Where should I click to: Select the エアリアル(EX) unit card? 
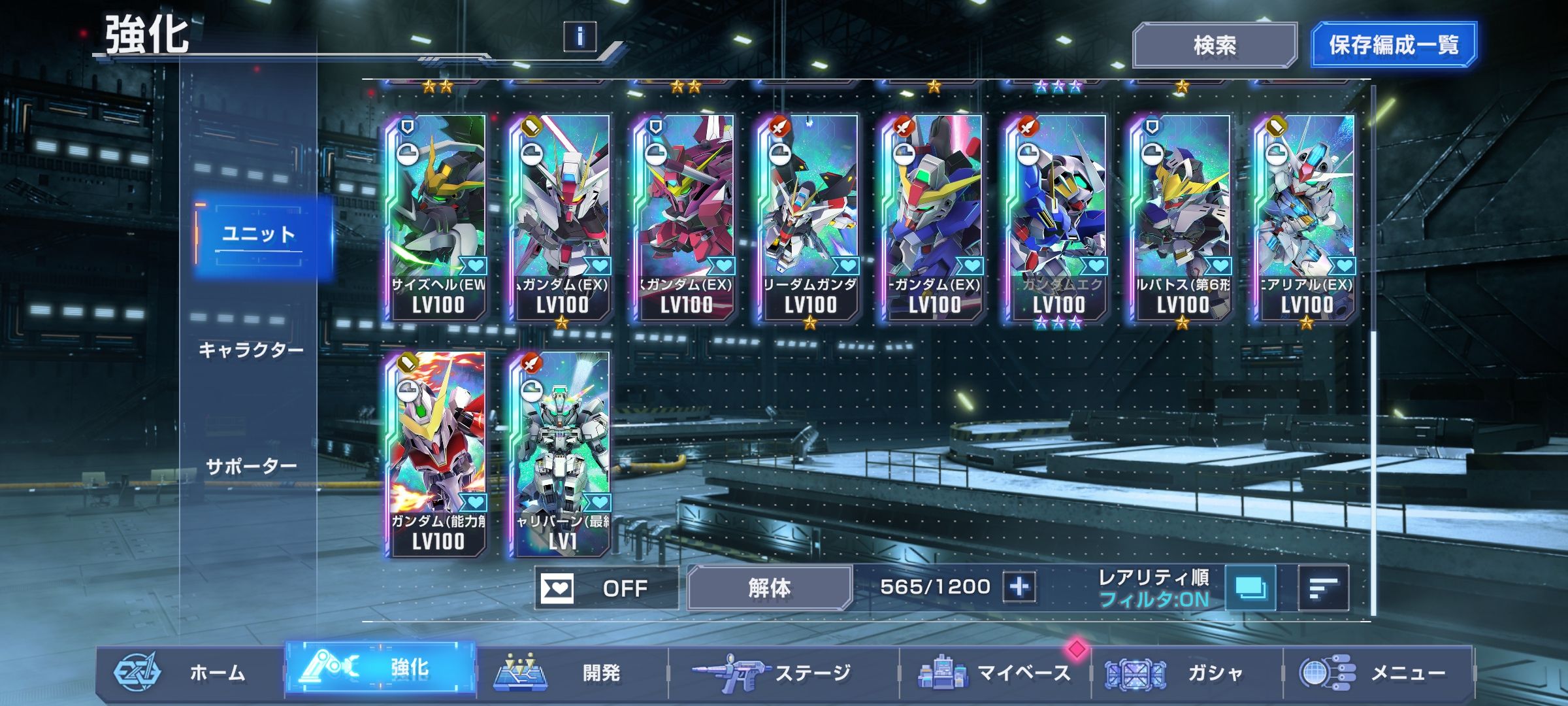(x=1306, y=217)
